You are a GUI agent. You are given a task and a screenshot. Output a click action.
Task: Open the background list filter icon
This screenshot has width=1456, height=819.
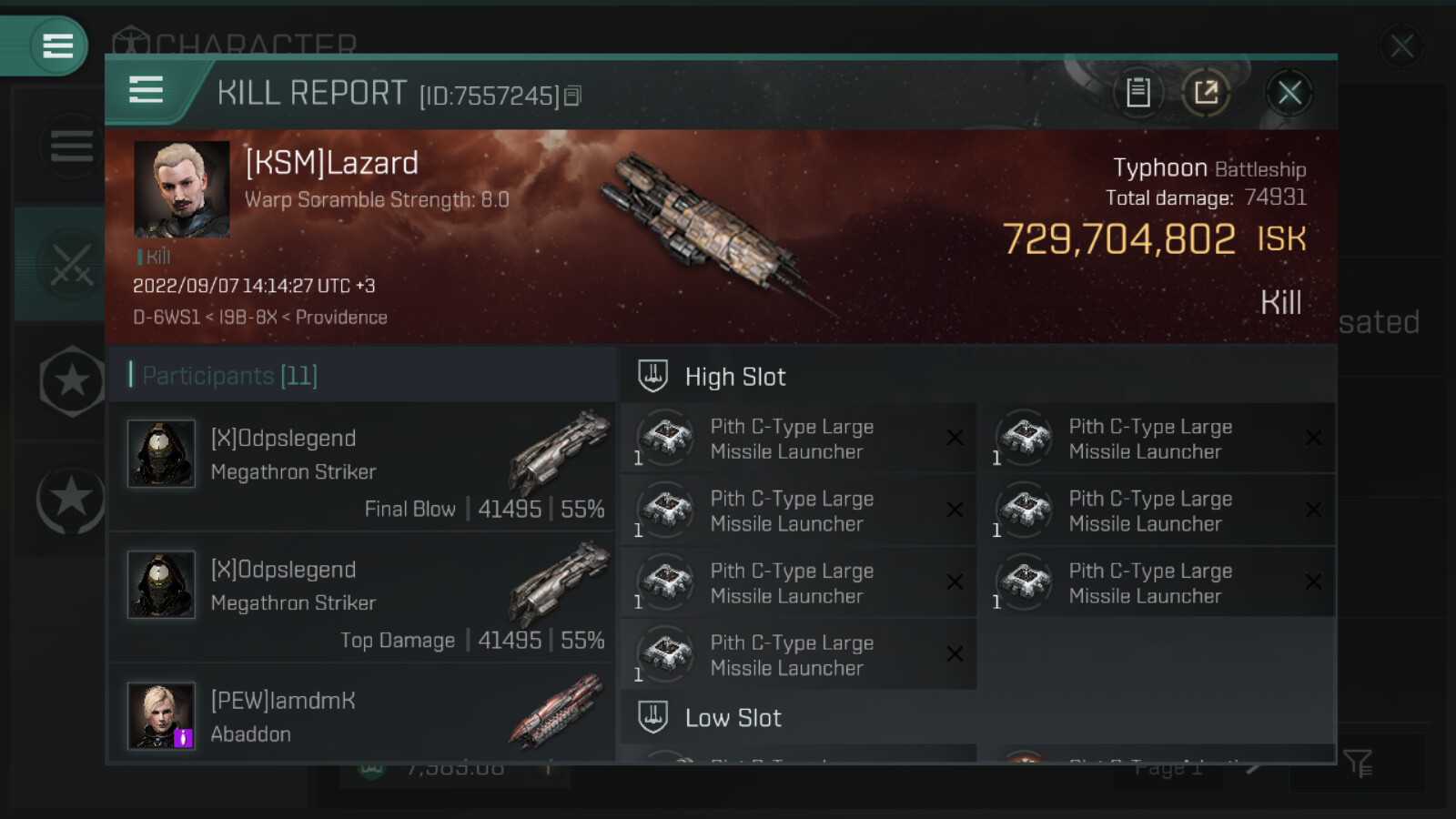pyautogui.click(x=1357, y=763)
